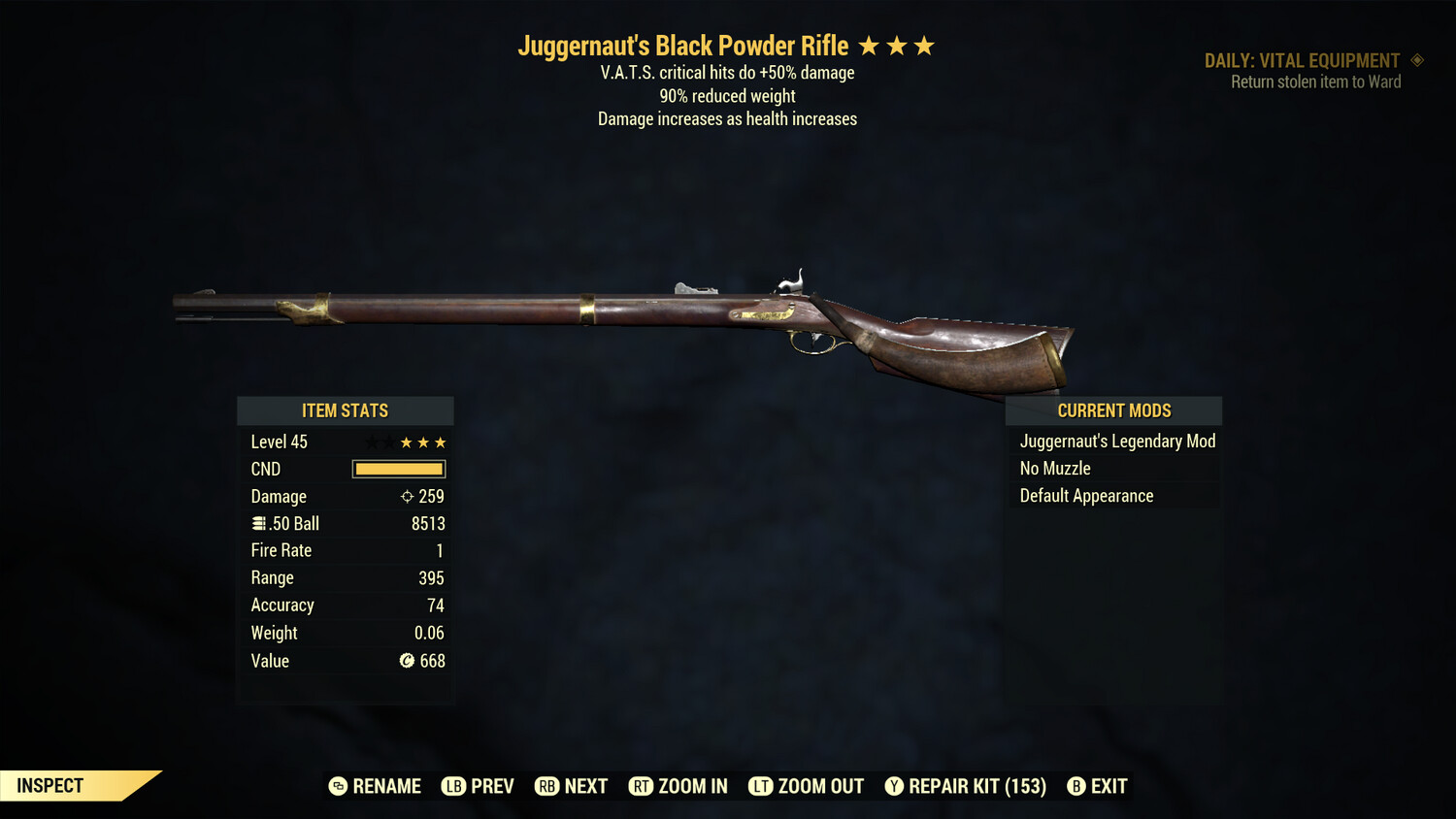This screenshot has width=1456, height=819.
Task: Click the LB glyph beside Prev
Action: tap(452, 786)
